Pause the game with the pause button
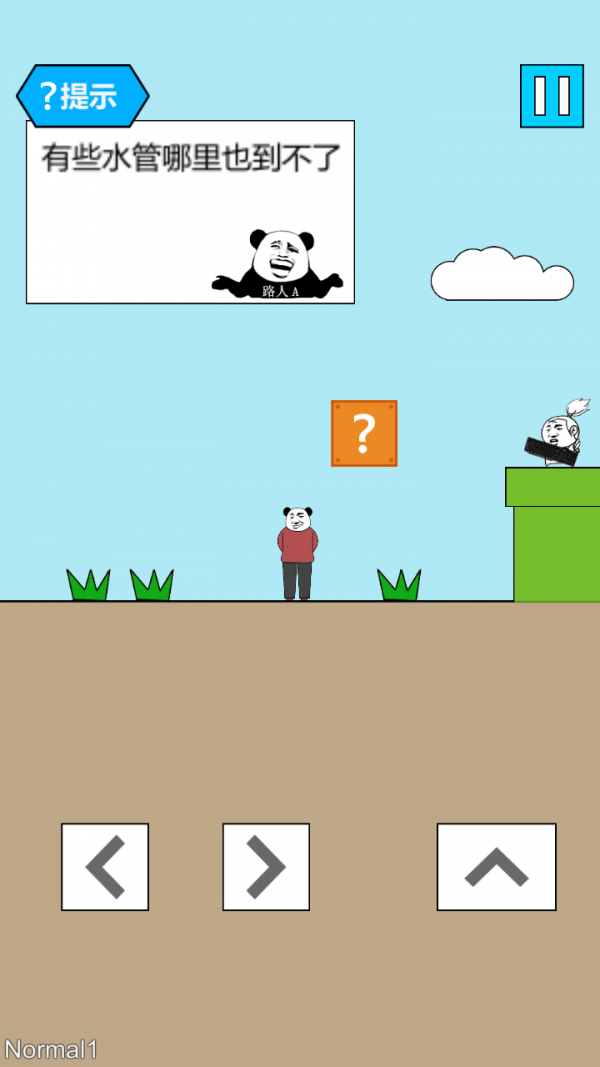 tap(551, 96)
